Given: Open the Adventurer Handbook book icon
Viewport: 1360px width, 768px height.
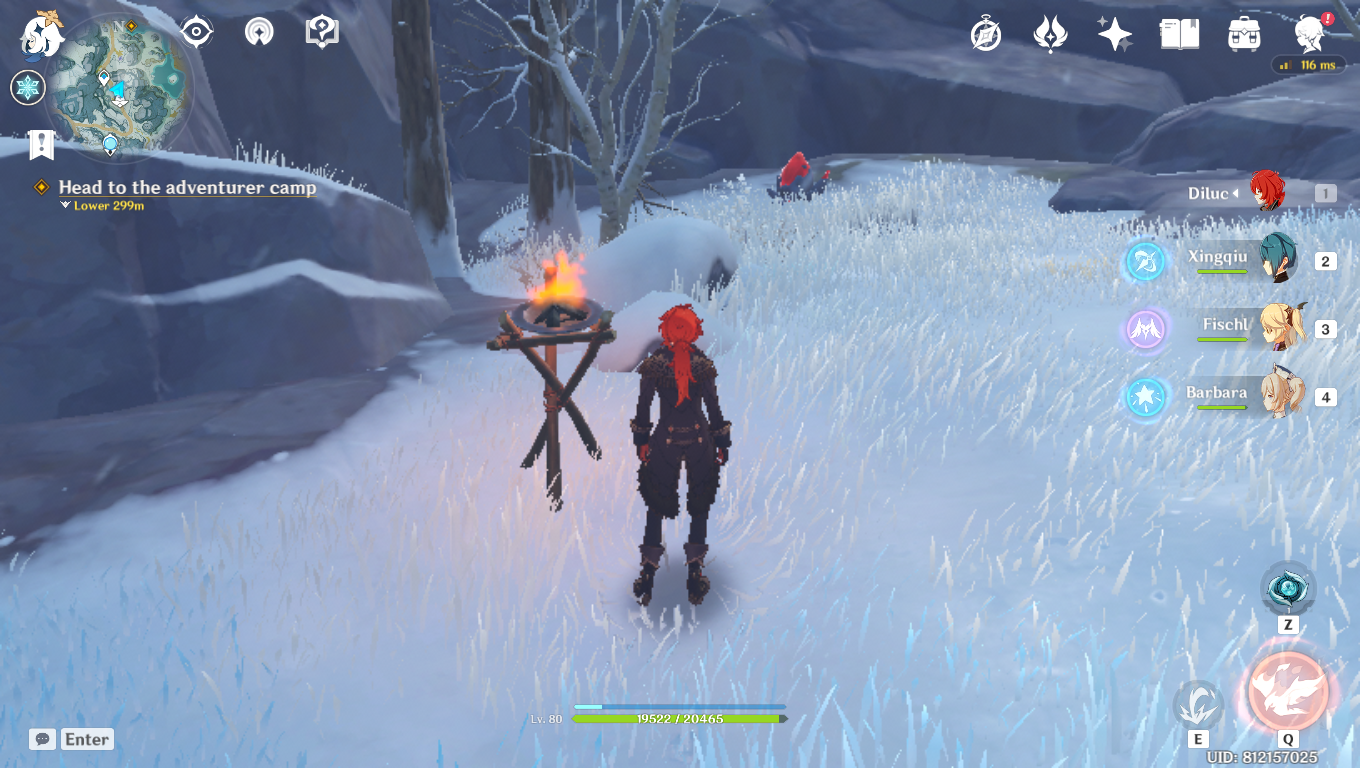Looking at the screenshot, I should [x=1178, y=33].
